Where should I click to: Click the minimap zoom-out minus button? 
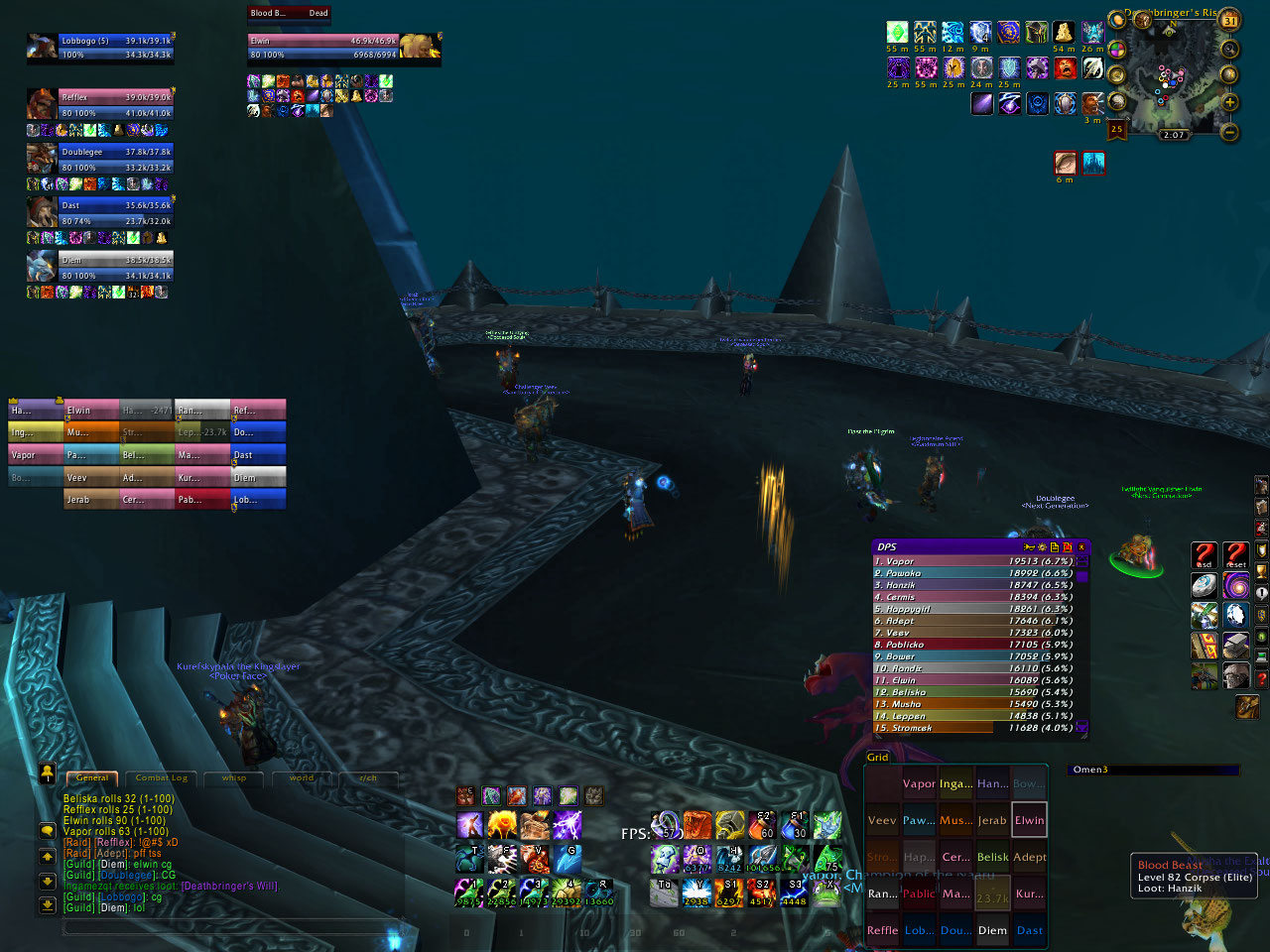(x=1229, y=131)
